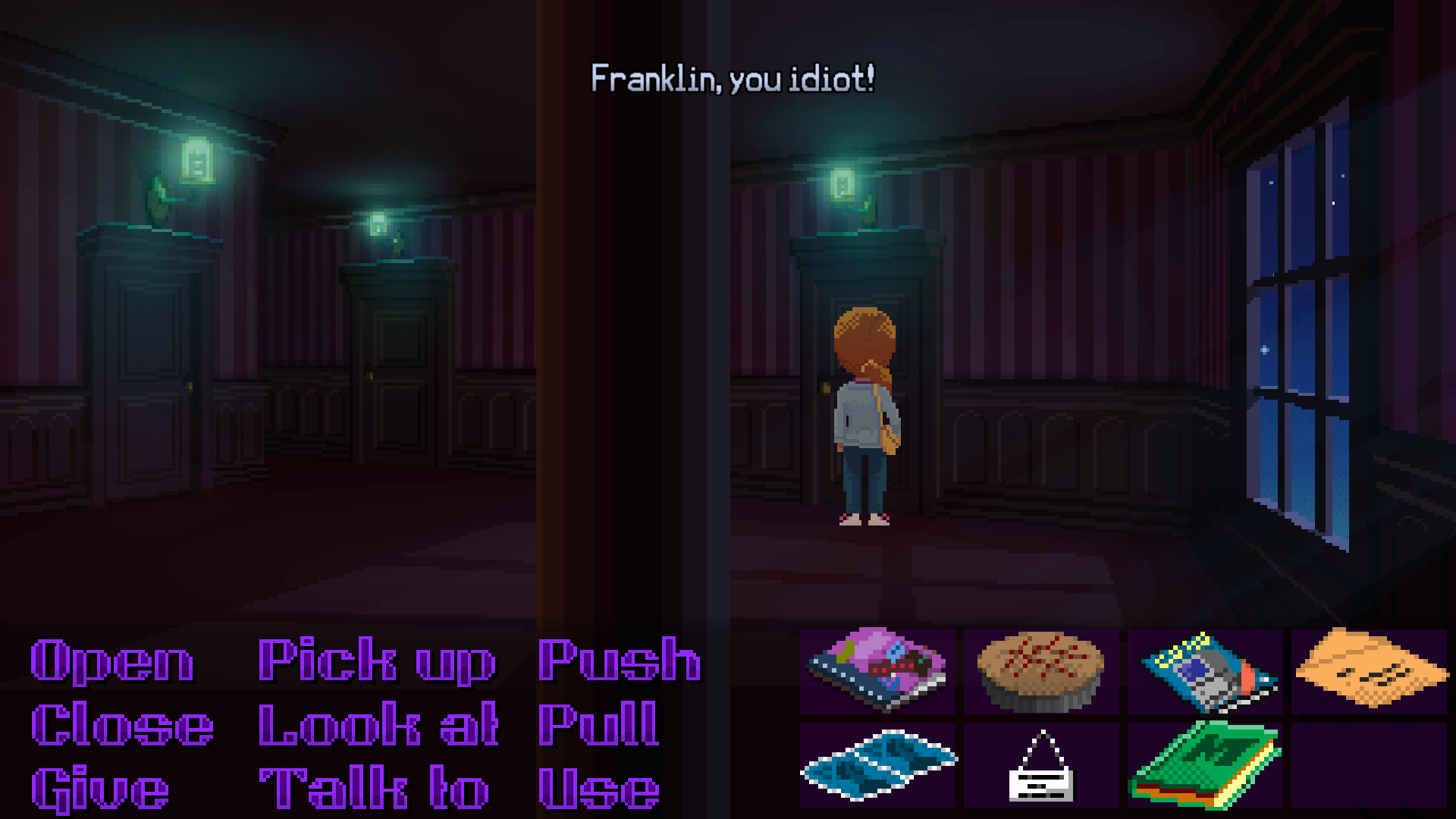The height and width of the screenshot is (819, 1456).
Task: Select the green notebook in the inventory
Action: point(1206,762)
